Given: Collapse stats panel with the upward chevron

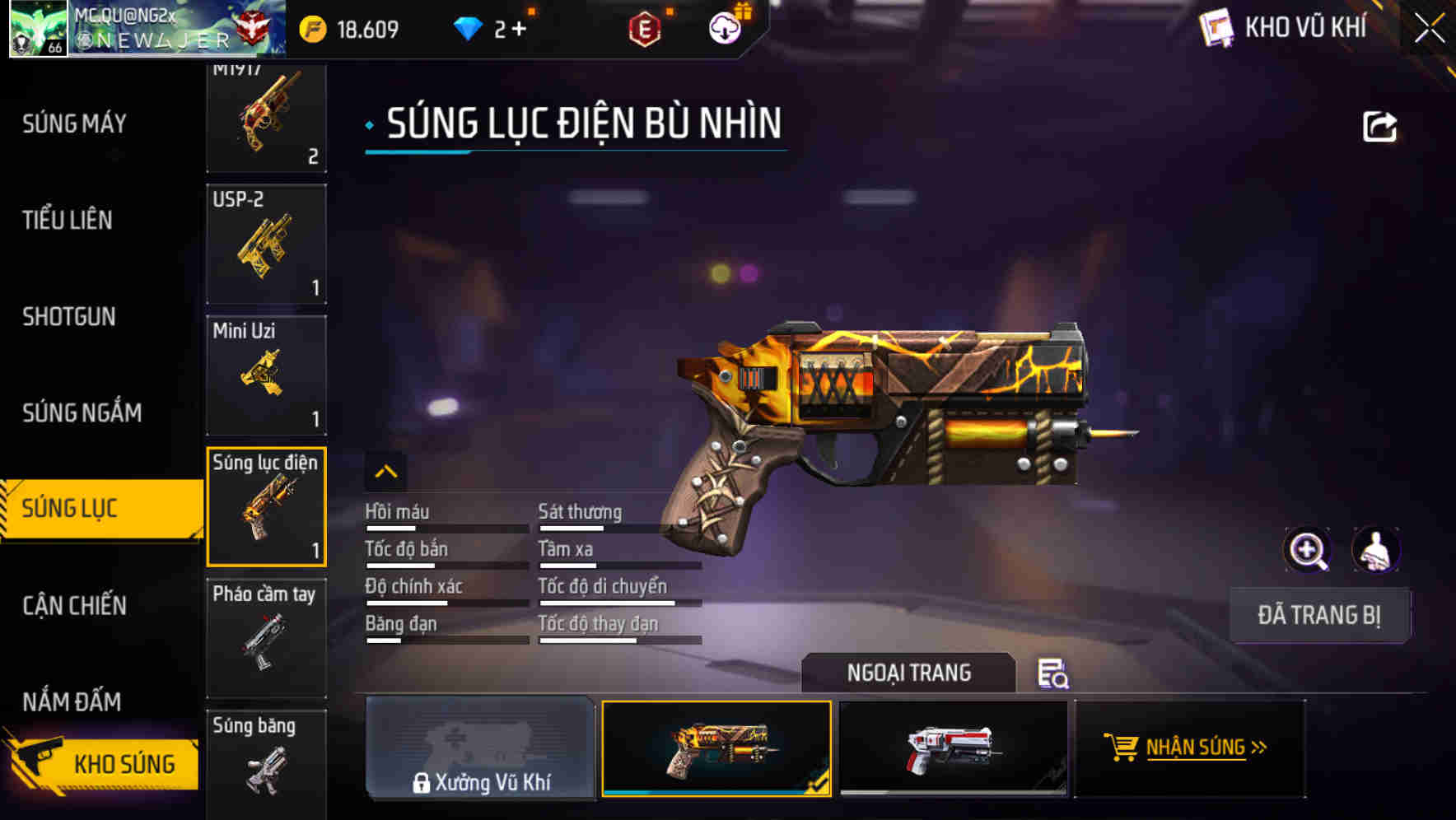Looking at the screenshot, I should (x=385, y=471).
